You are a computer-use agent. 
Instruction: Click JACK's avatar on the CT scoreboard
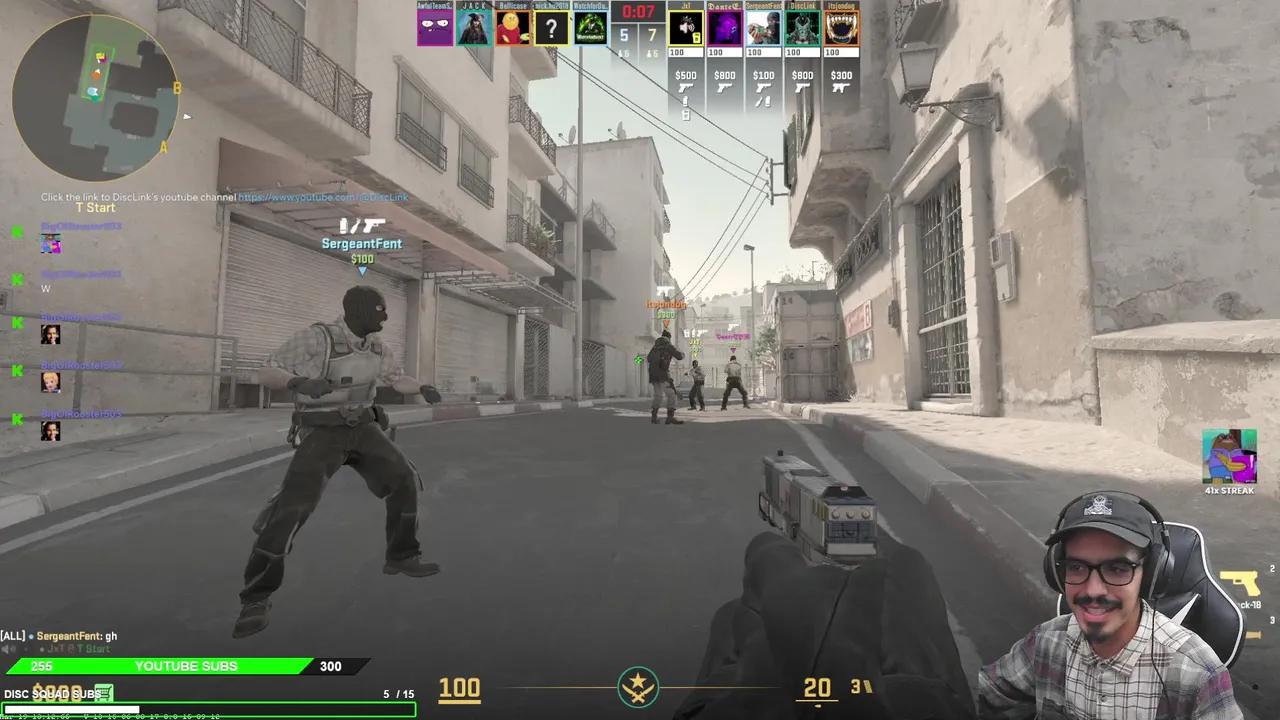[x=473, y=27]
